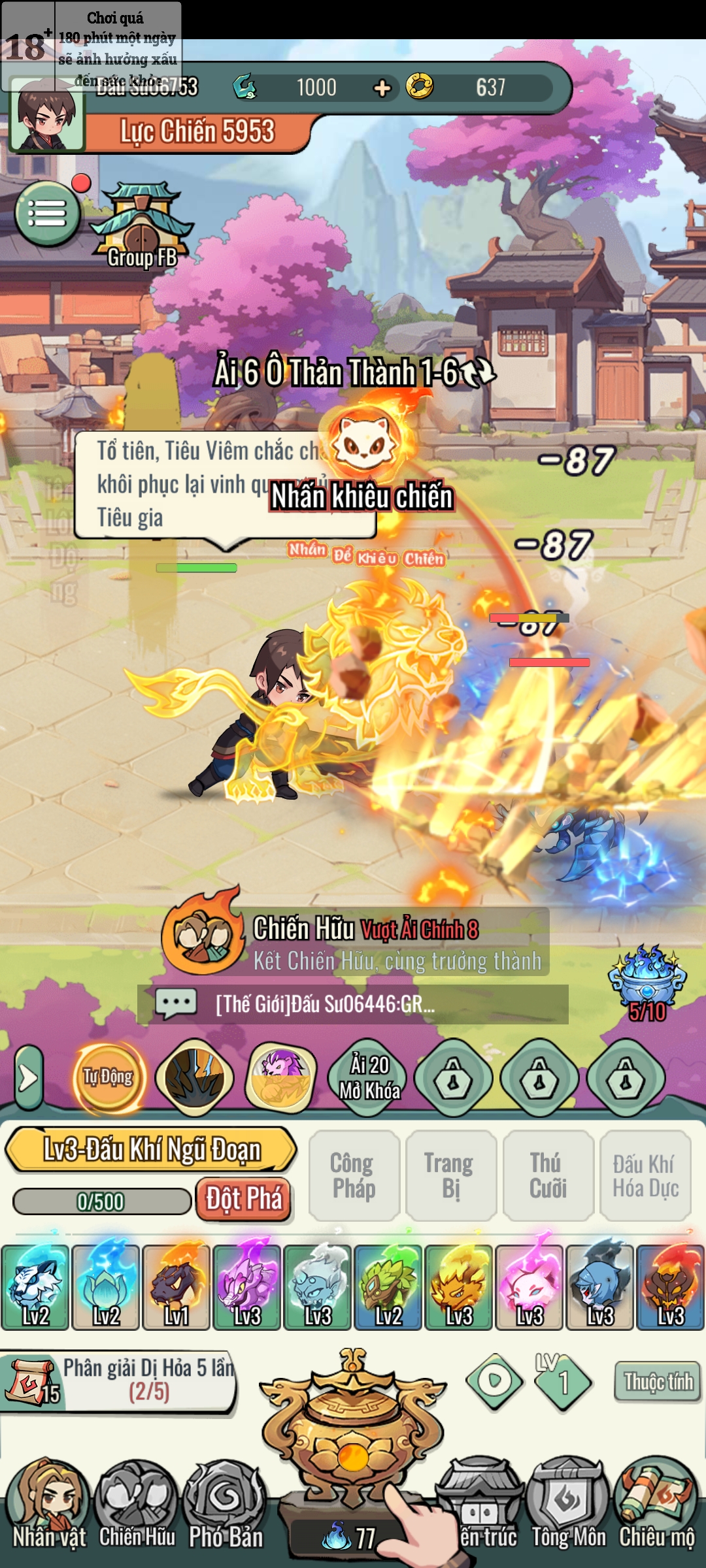Toggle the Tự Động auto-battle button
Image resolution: width=706 pixels, height=1568 pixels.
coord(109,1077)
